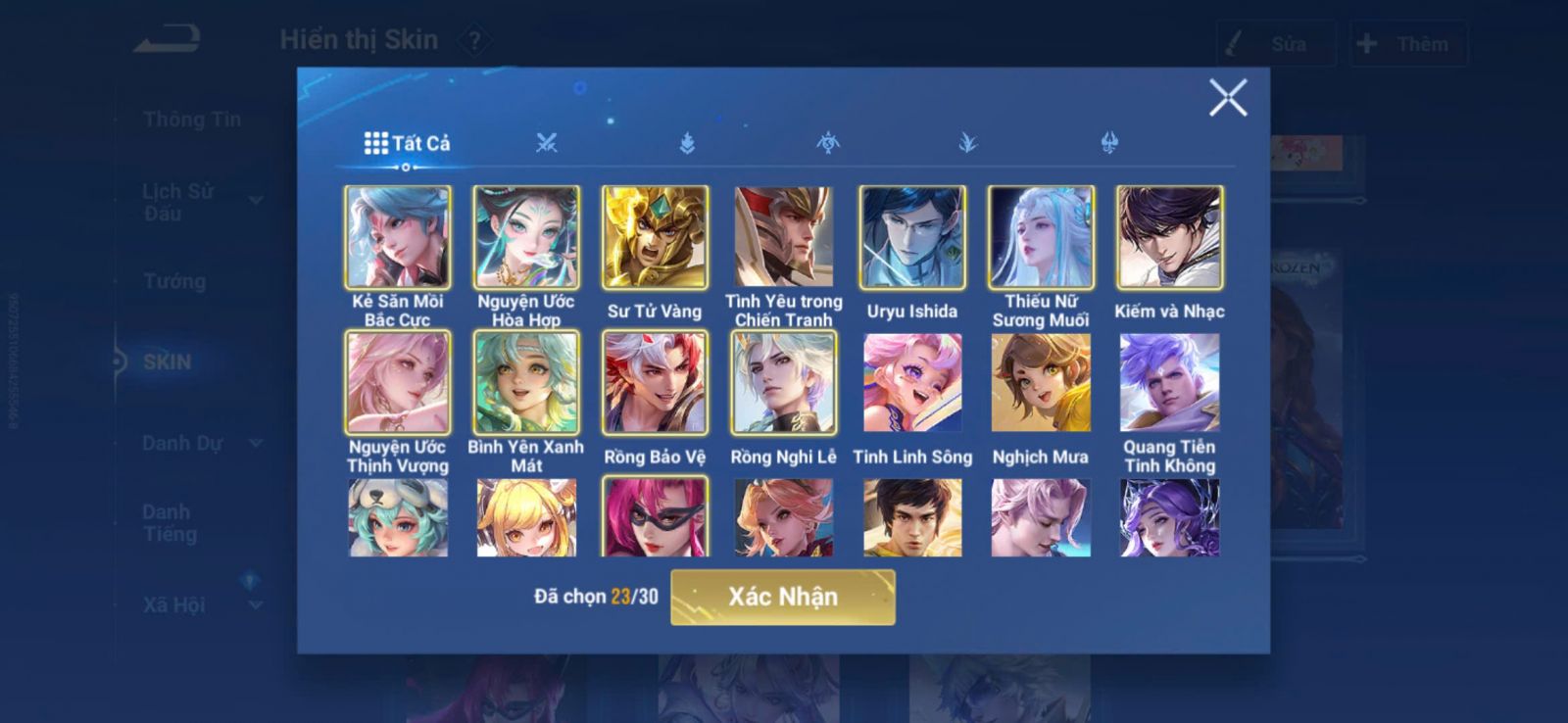
Task: Pick the Sư Tử Vàng skin
Action: [x=655, y=237]
